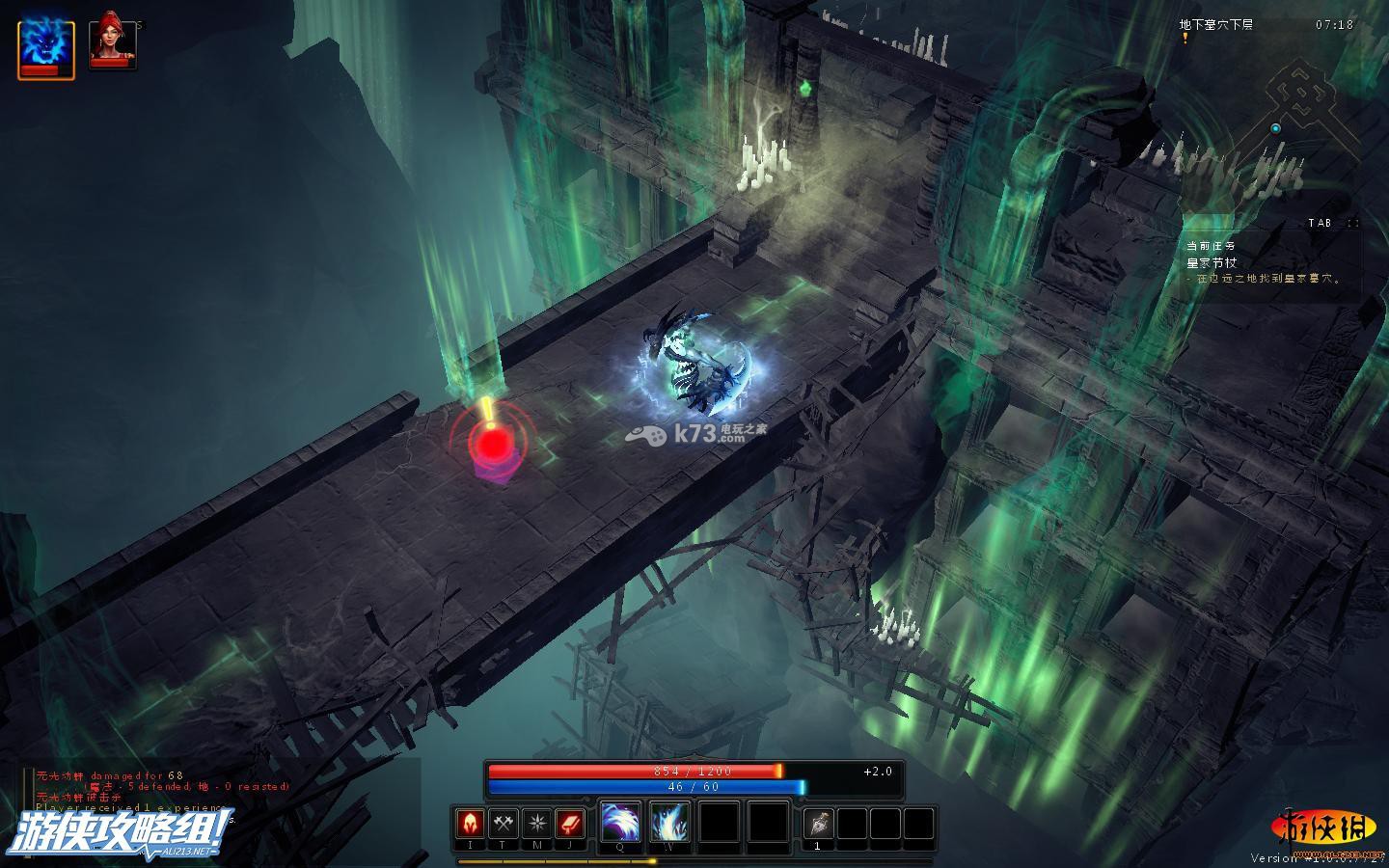
Task: Use the potion in the quick slot
Action: pos(818,824)
